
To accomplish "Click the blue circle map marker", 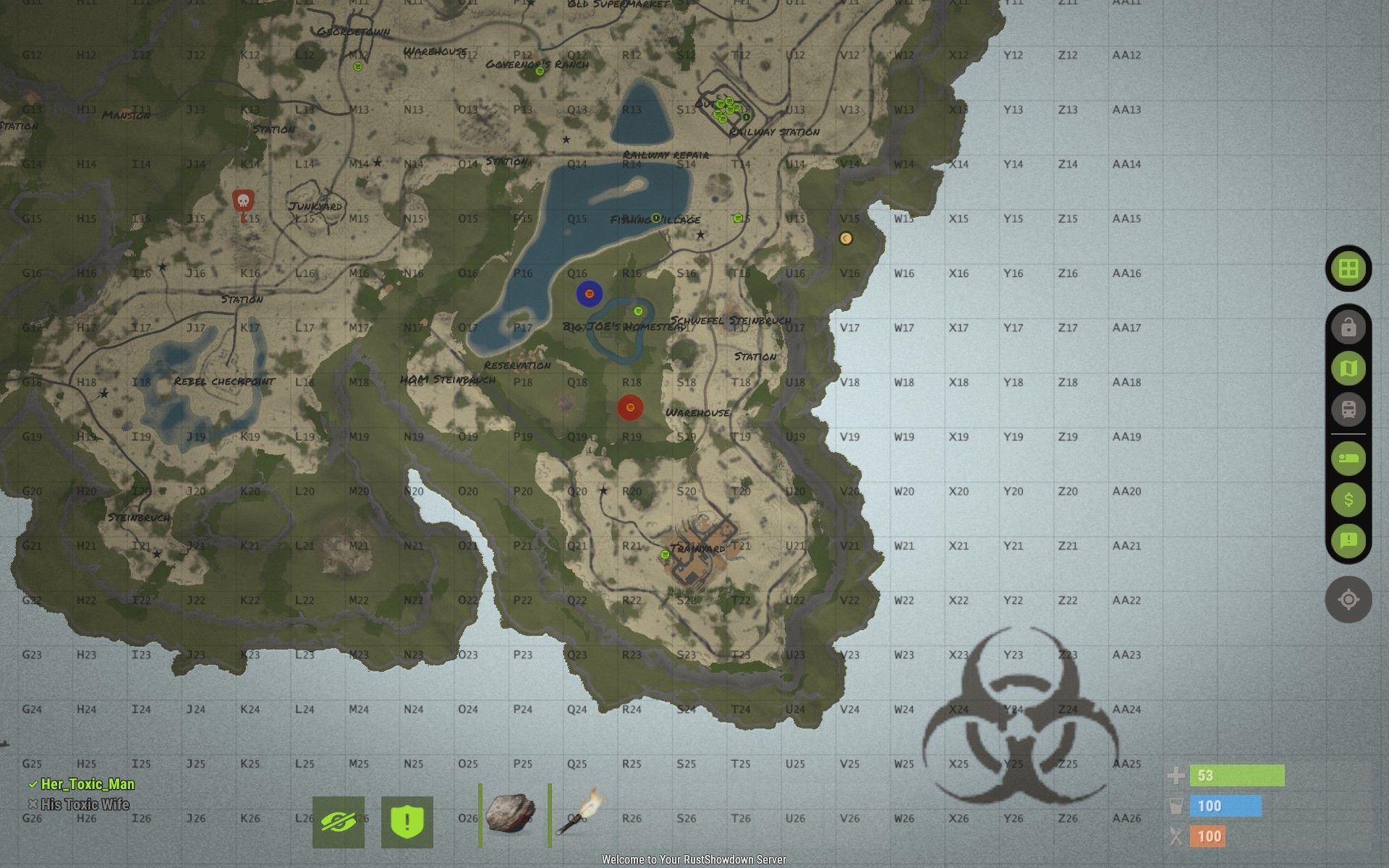I will pyautogui.click(x=590, y=294).
